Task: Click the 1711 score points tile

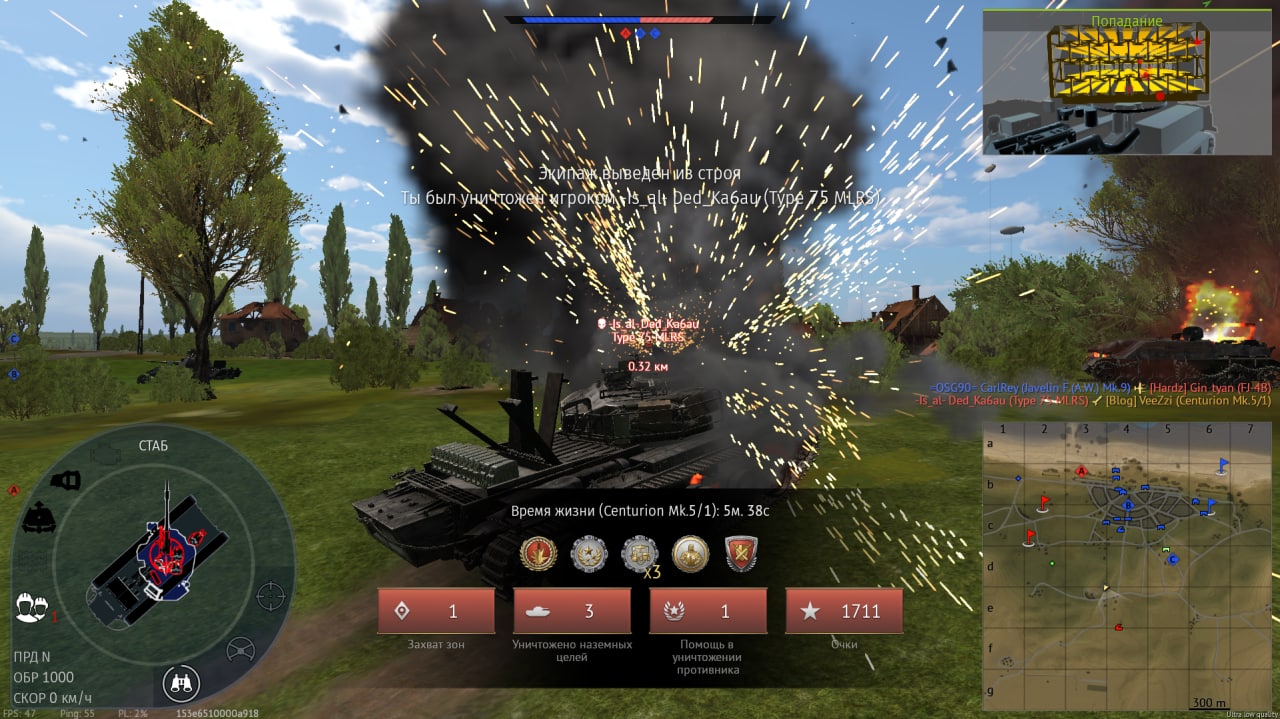Action: click(x=844, y=611)
